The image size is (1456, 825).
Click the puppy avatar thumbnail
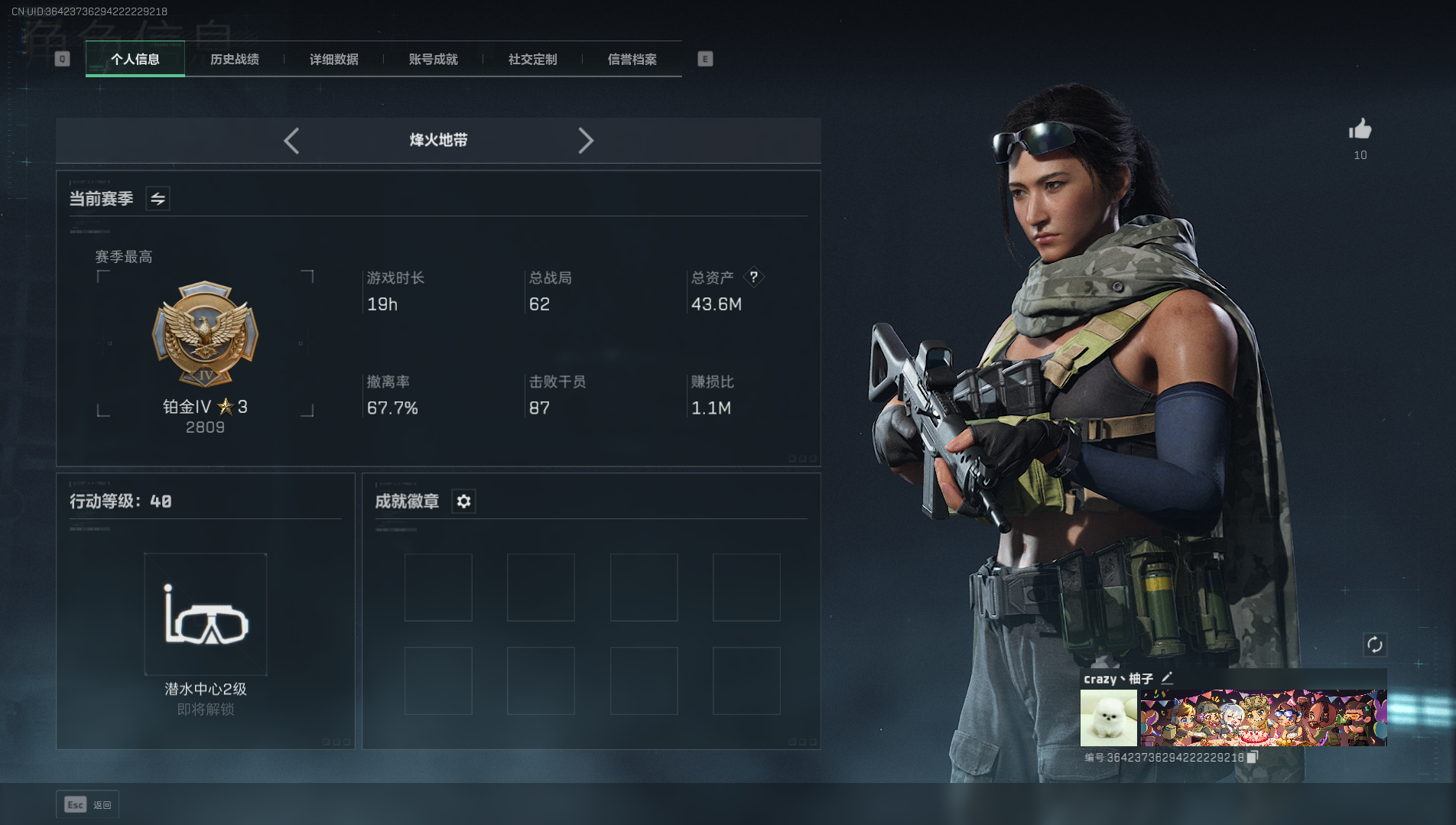point(1107,718)
